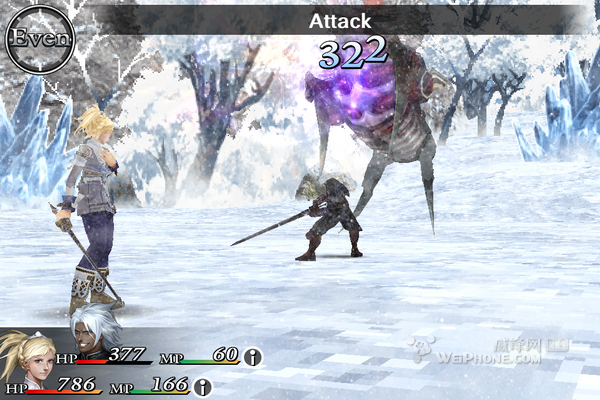Open info for the 377 HP character
The width and height of the screenshot is (600, 400).
(253, 356)
